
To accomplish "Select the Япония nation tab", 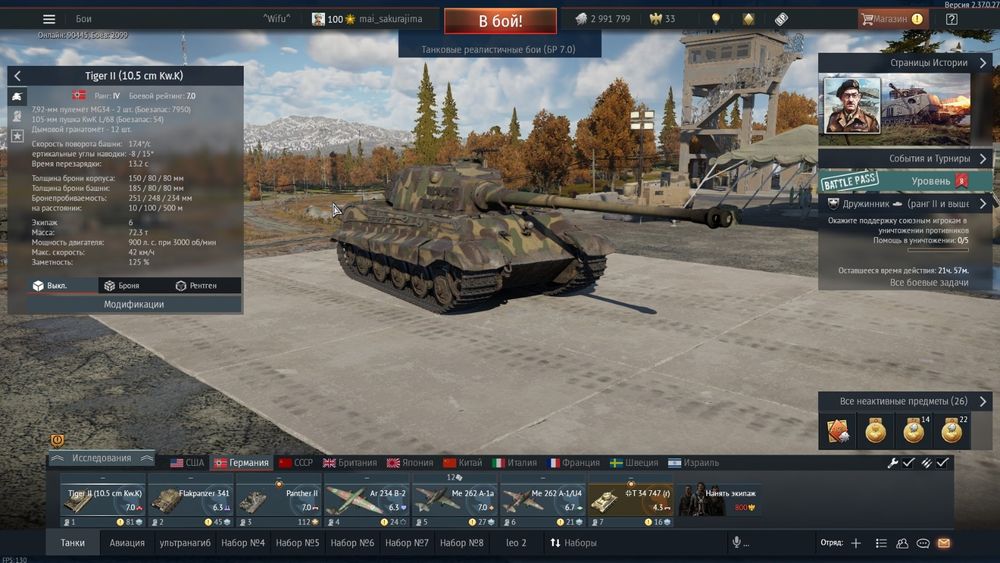I will (410, 463).
